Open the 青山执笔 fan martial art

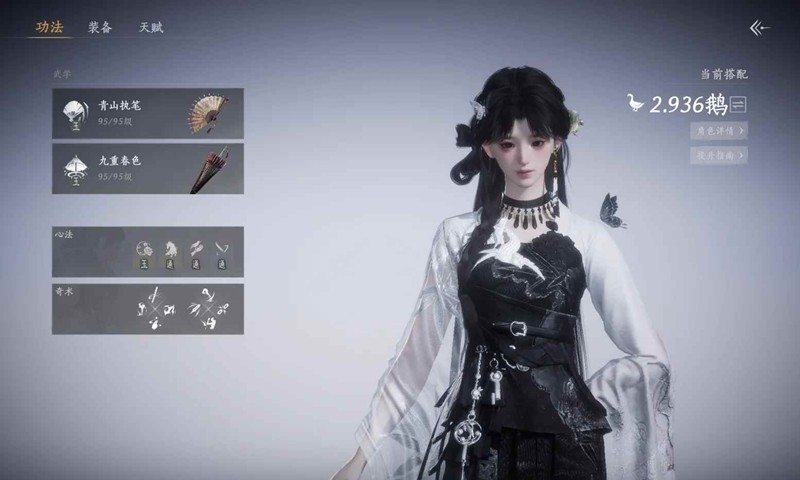148,113
